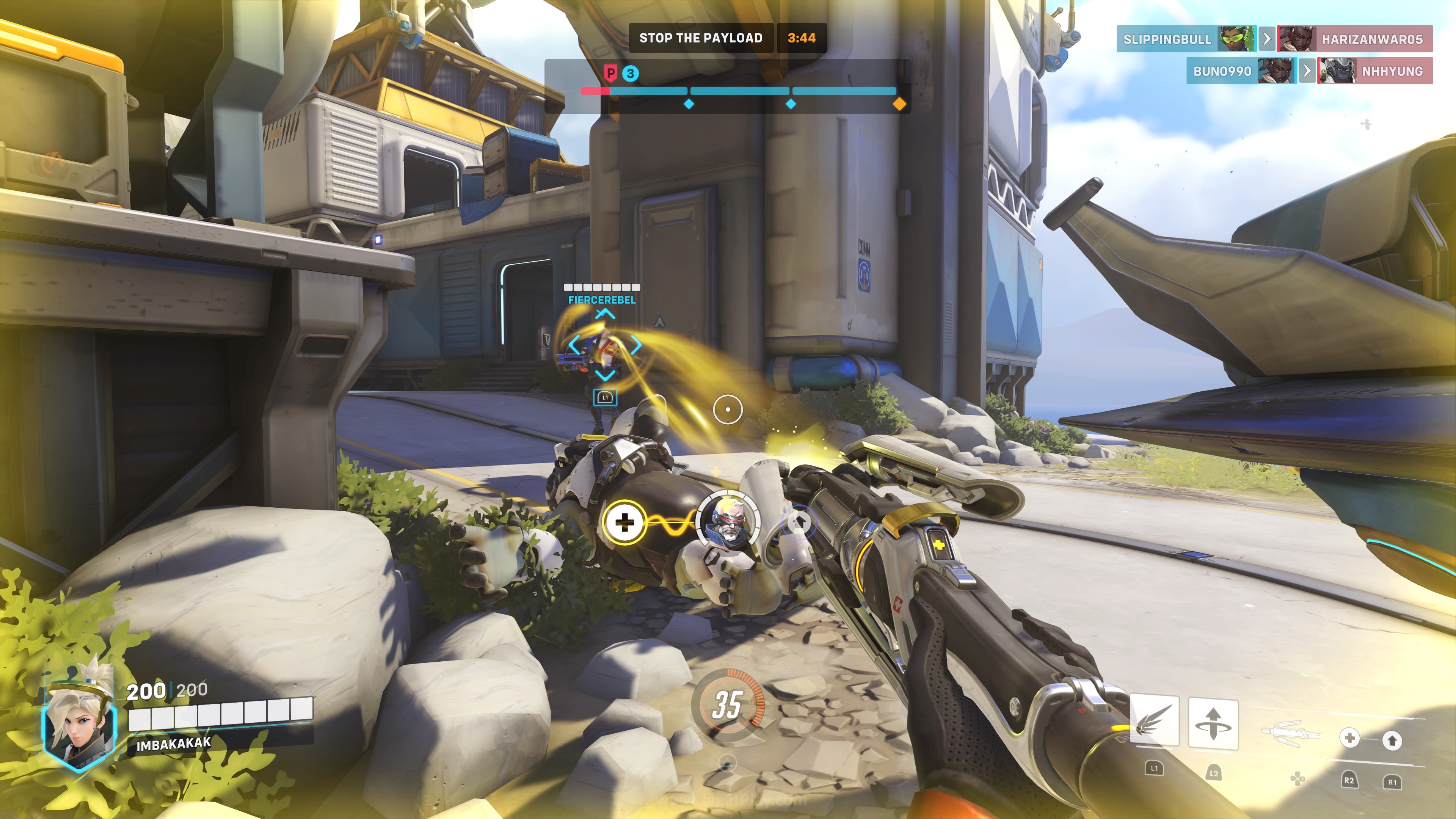The height and width of the screenshot is (819, 1456).
Task: Select SLIPPINGBULL in the kill feed
Action: point(1167,39)
